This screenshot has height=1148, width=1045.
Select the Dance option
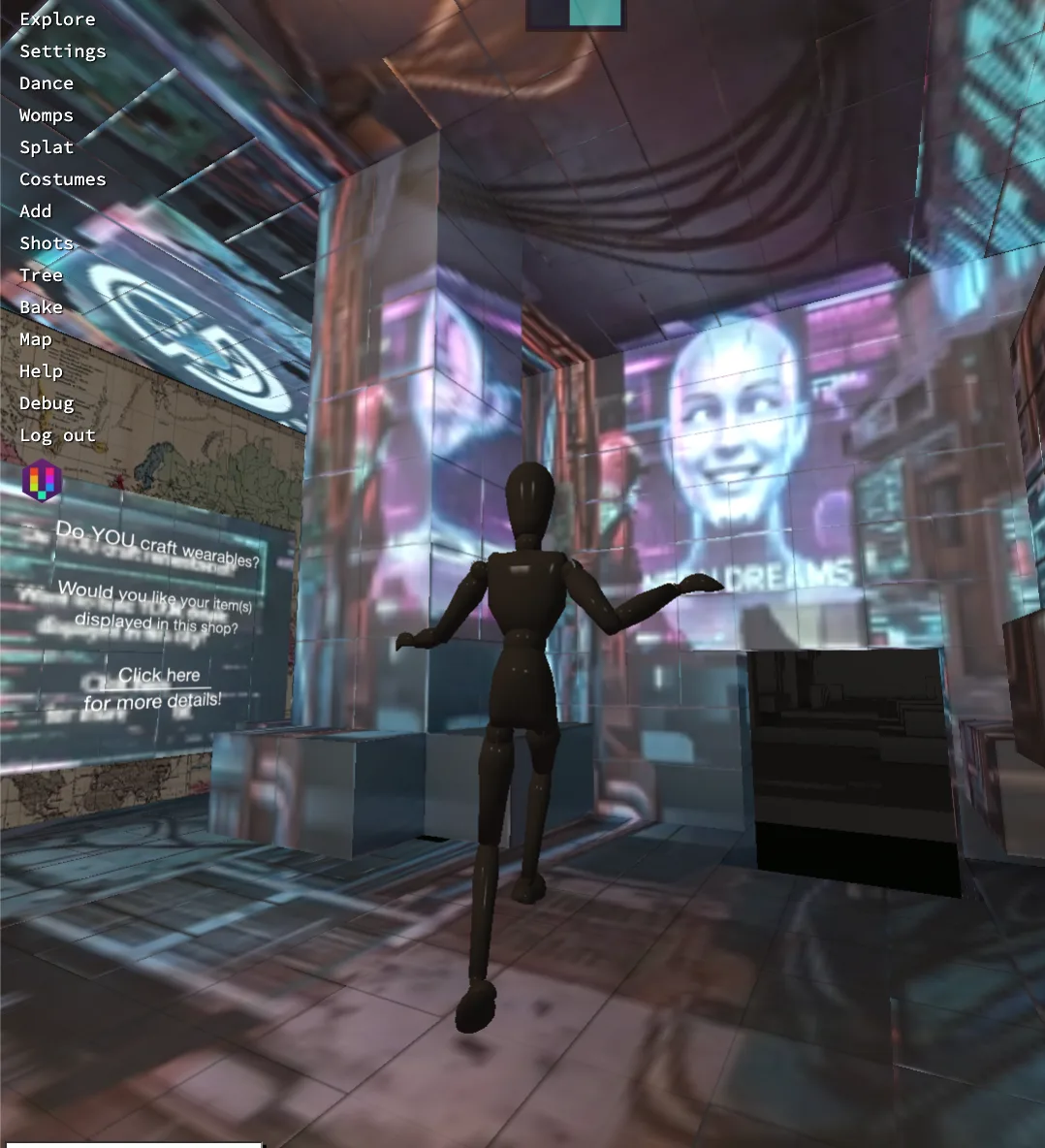[47, 83]
